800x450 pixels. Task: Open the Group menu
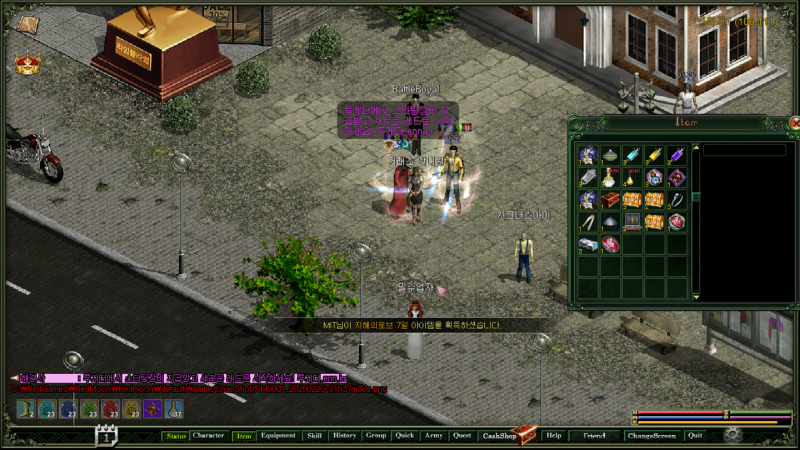tap(376, 436)
